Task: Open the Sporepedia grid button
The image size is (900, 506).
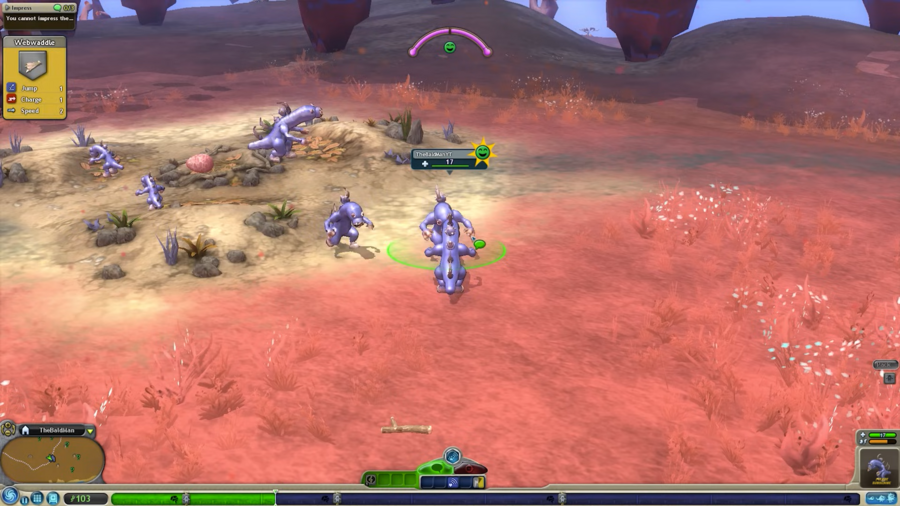Action: point(38,498)
